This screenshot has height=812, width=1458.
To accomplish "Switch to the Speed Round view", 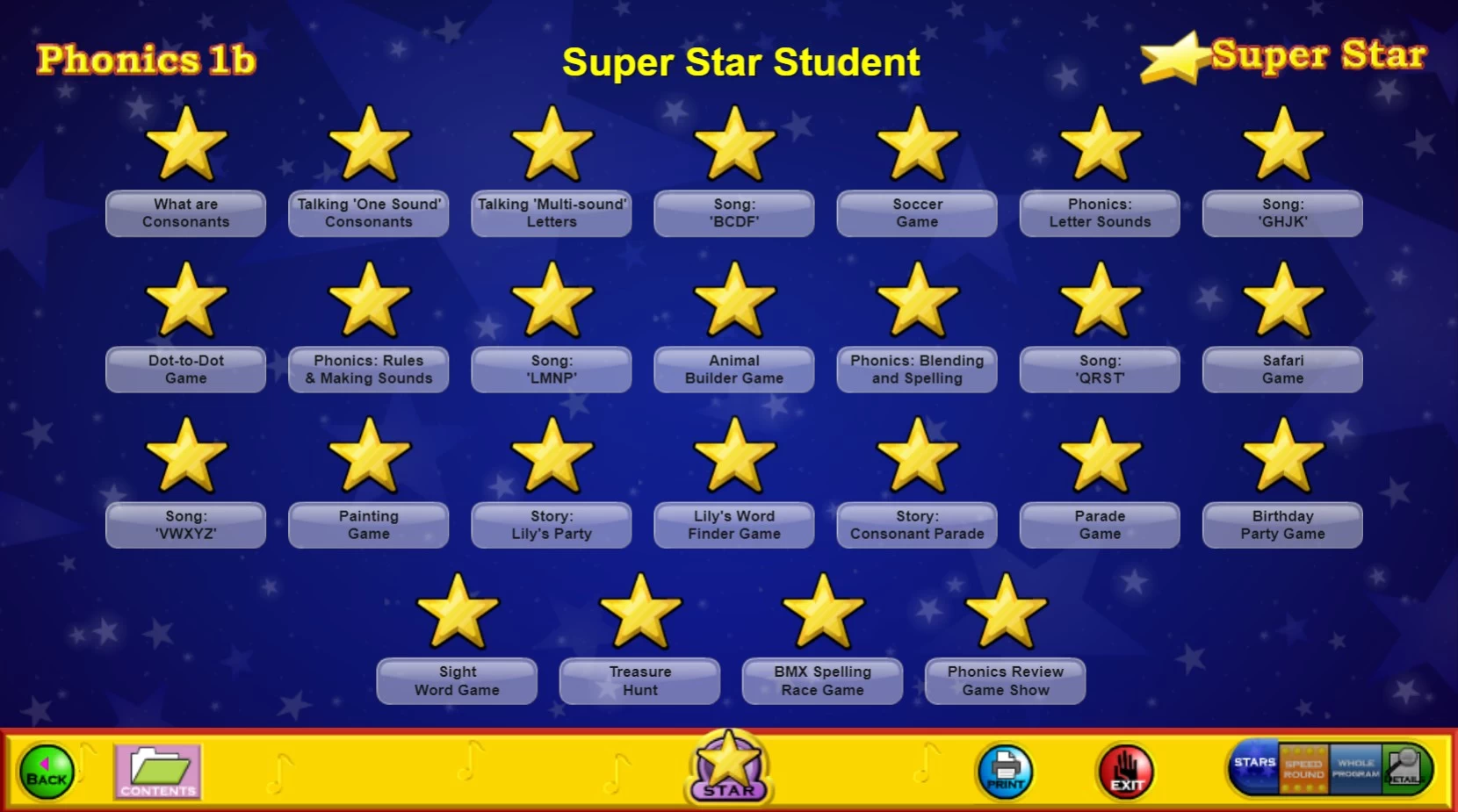I will [x=1303, y=769].
